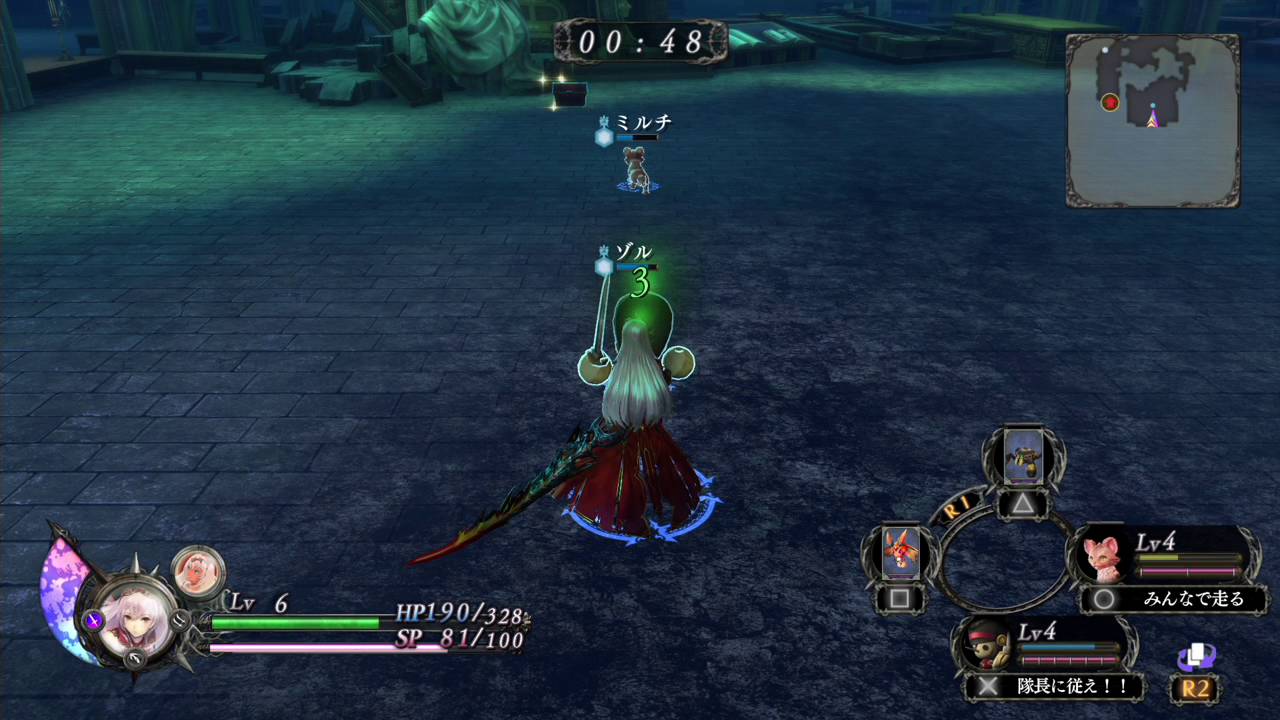Select the red objective marker on minimap
This screenshot has height=720, width=1280.
tap(1109, 102)
